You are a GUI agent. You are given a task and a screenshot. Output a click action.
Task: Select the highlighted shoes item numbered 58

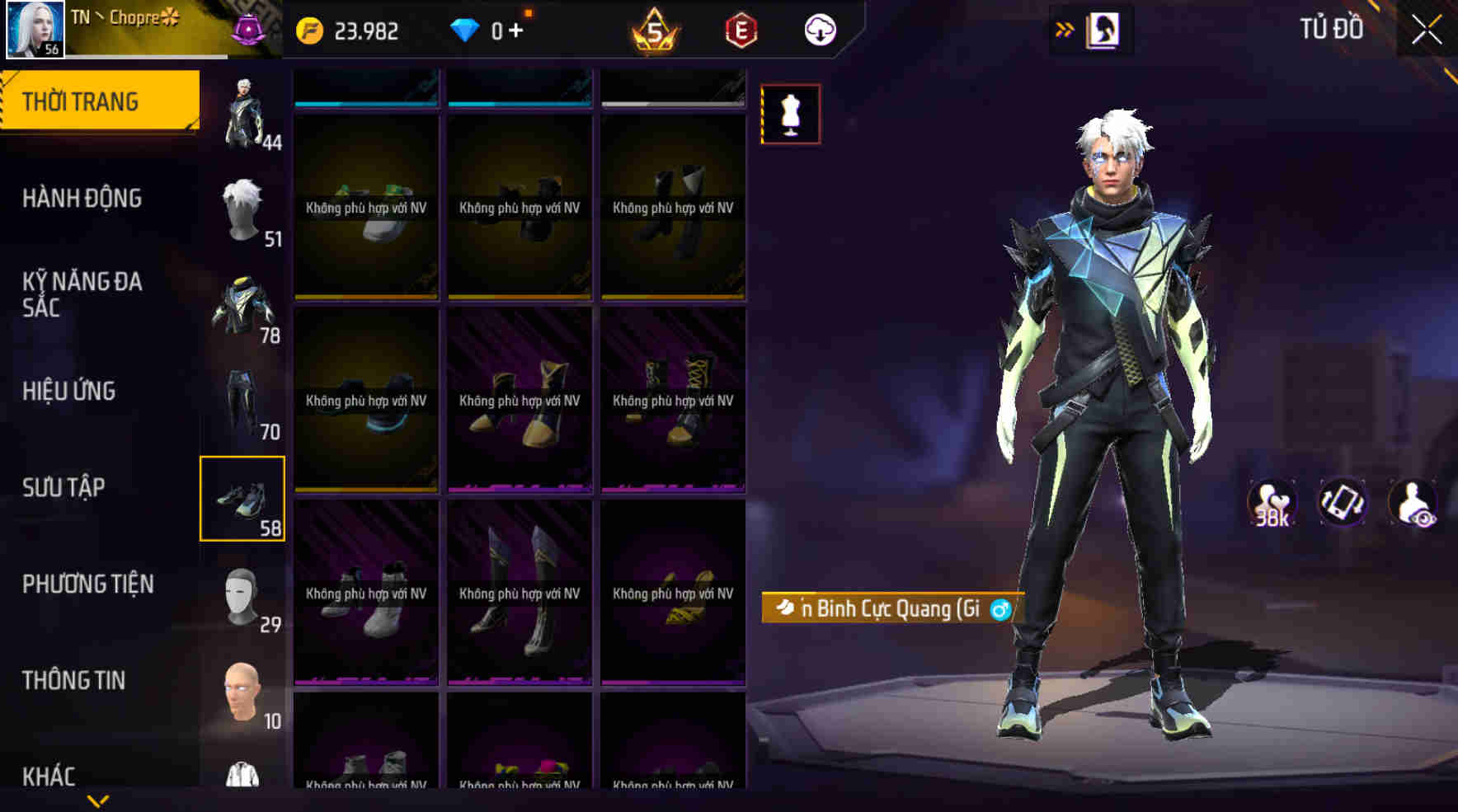tap(243, 499)
